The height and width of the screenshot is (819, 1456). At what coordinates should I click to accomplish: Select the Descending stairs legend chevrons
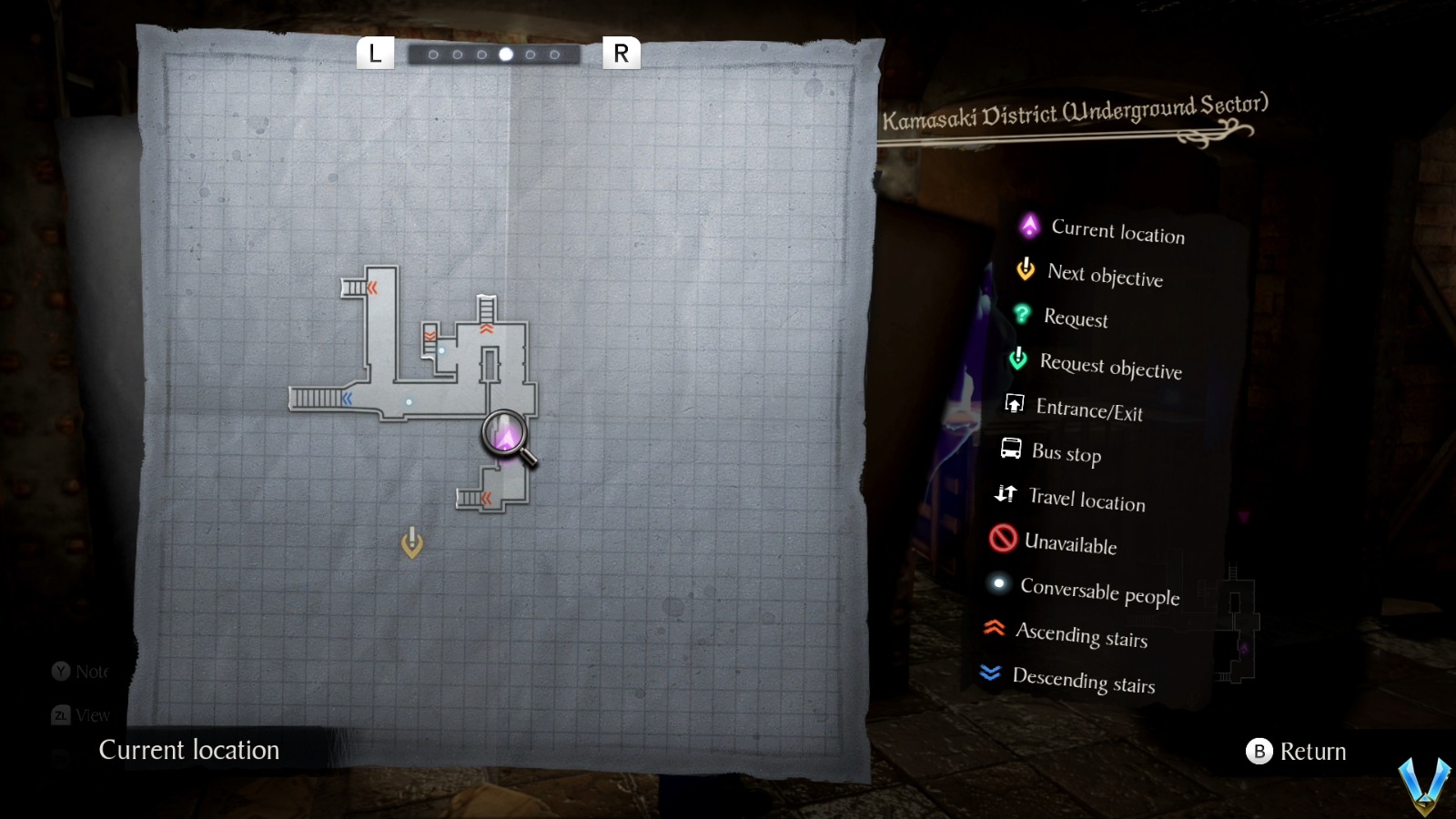pyautogui.click(x=990, y=673)
